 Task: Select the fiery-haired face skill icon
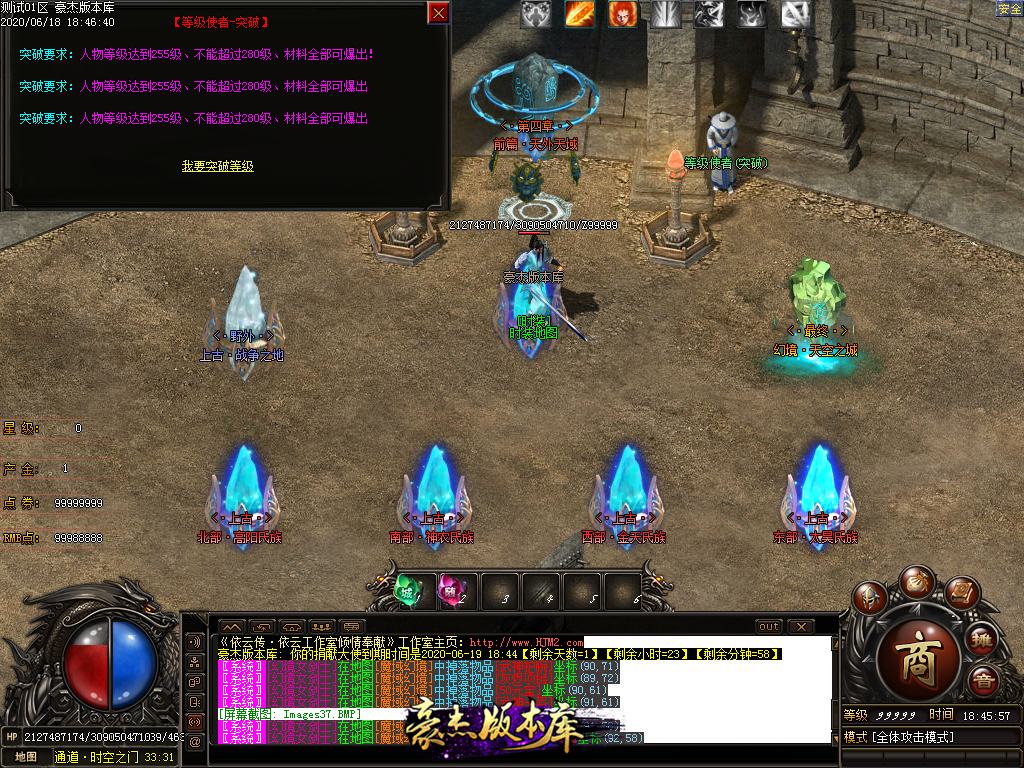click(623, 14)
